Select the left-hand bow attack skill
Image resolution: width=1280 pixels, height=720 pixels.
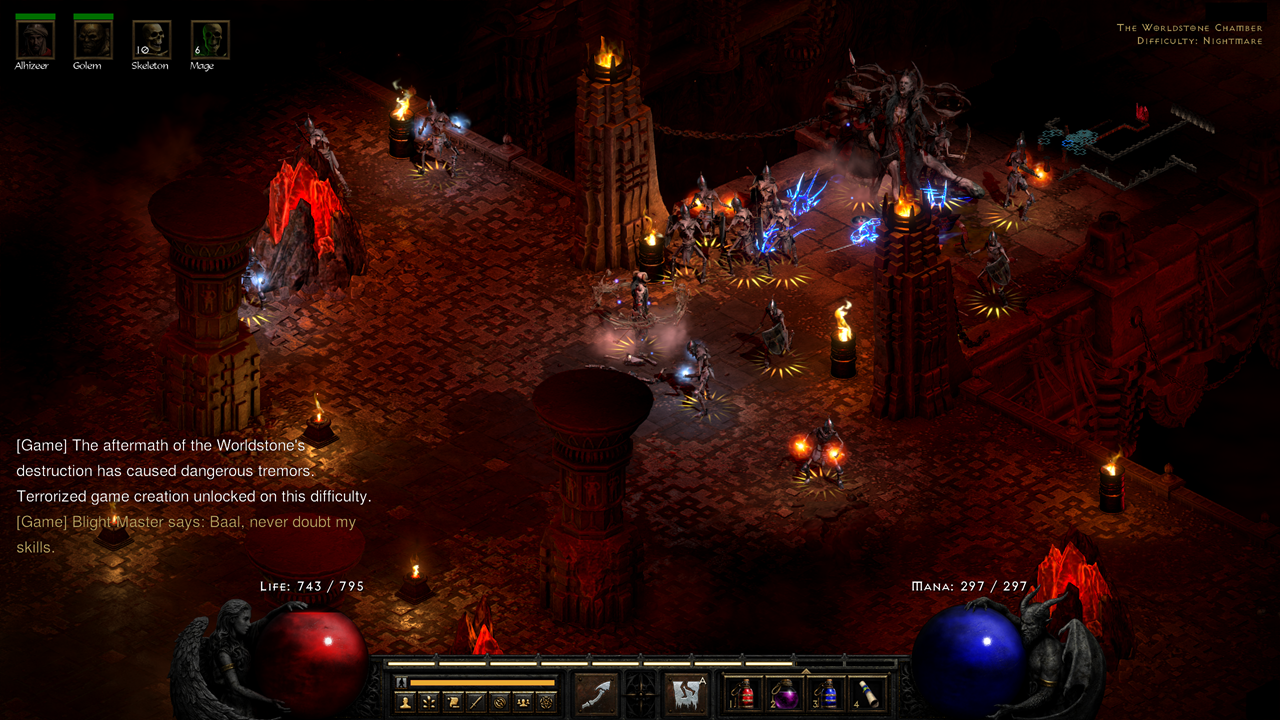click(x=595, y=692)
